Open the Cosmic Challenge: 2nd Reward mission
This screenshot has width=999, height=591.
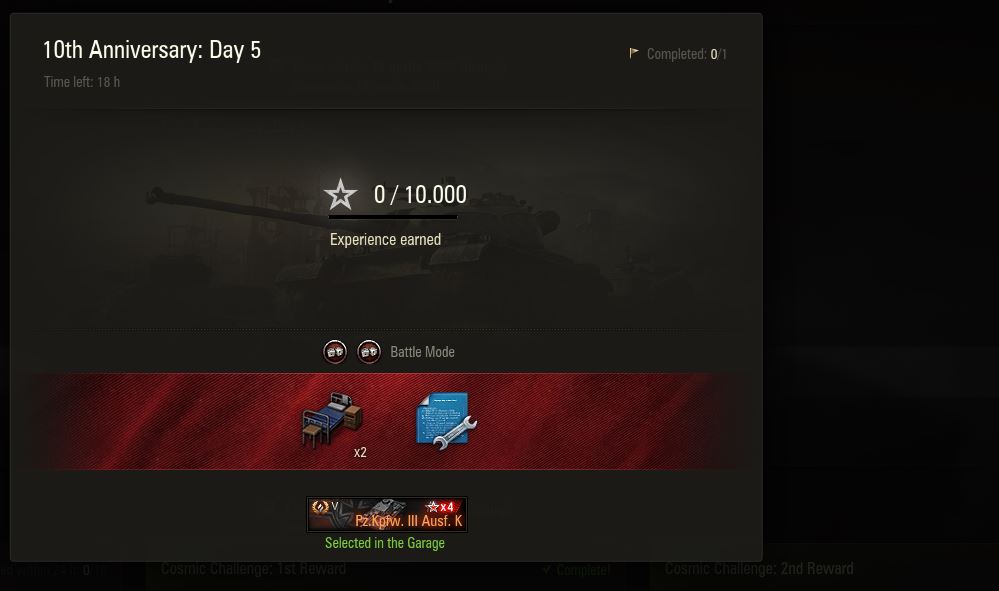(759, 570)
